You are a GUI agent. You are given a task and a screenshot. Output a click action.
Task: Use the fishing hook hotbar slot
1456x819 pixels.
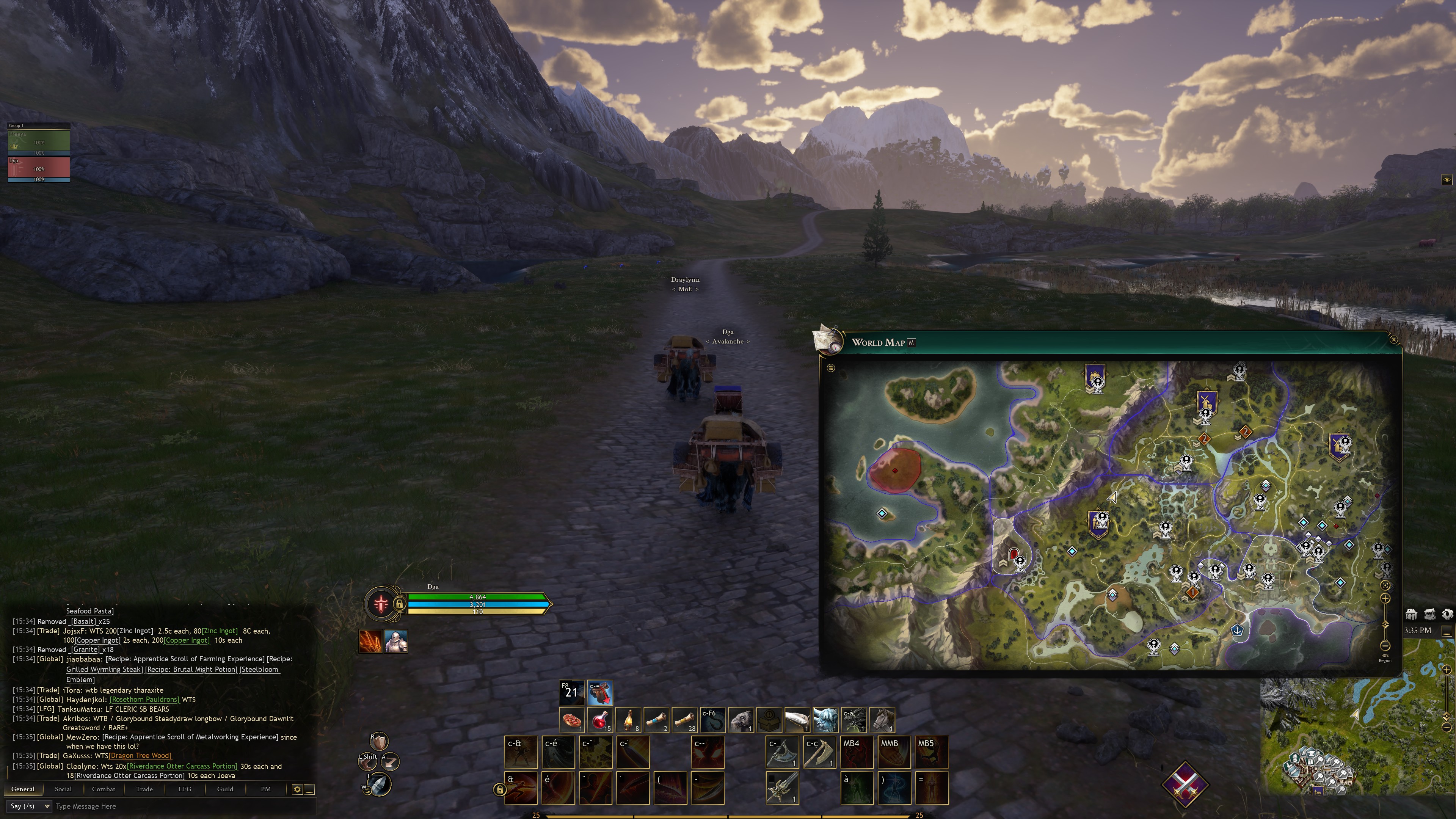tap(713, 720)
